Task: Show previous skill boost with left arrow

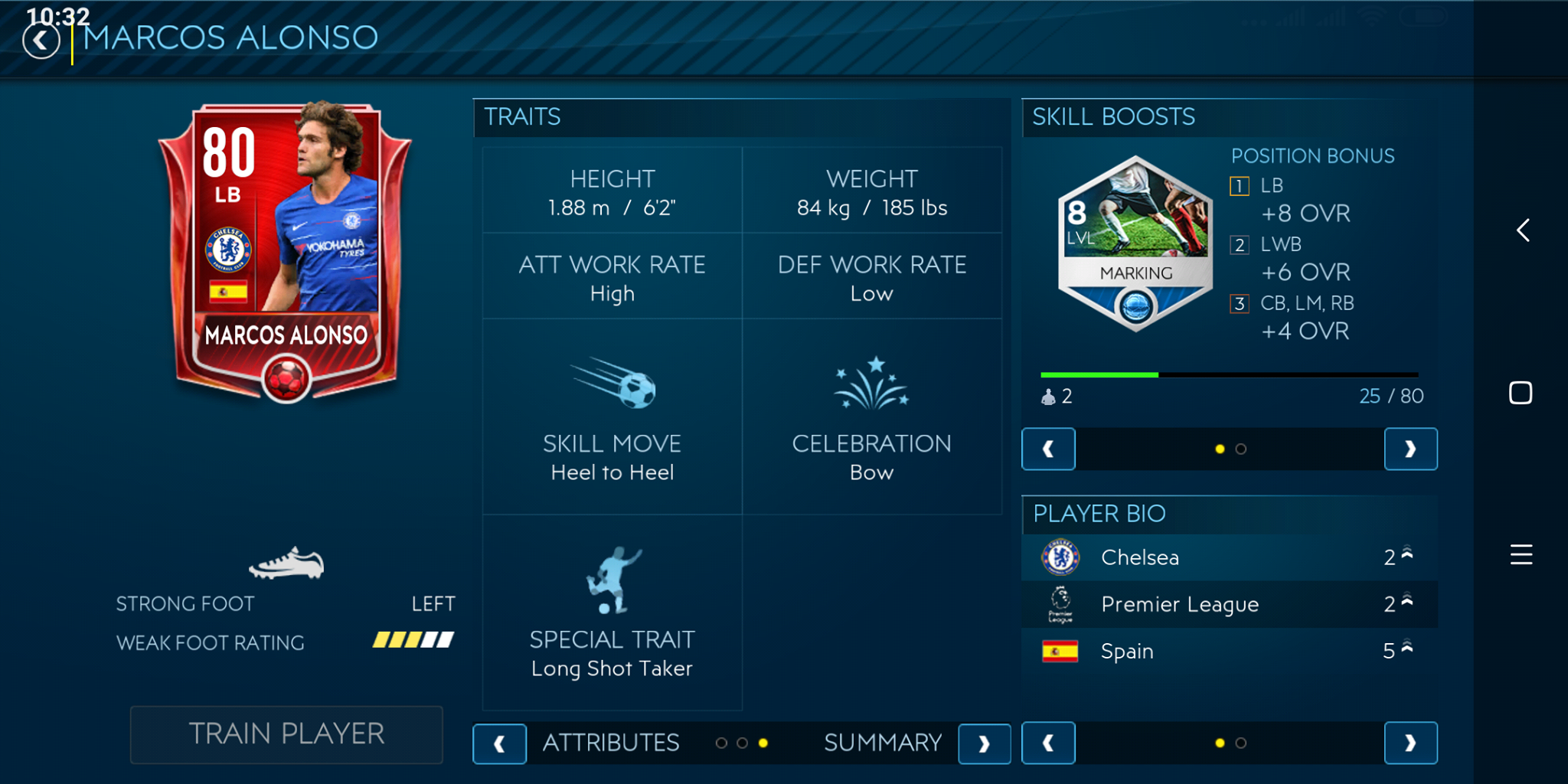Action: [1048, 449]
